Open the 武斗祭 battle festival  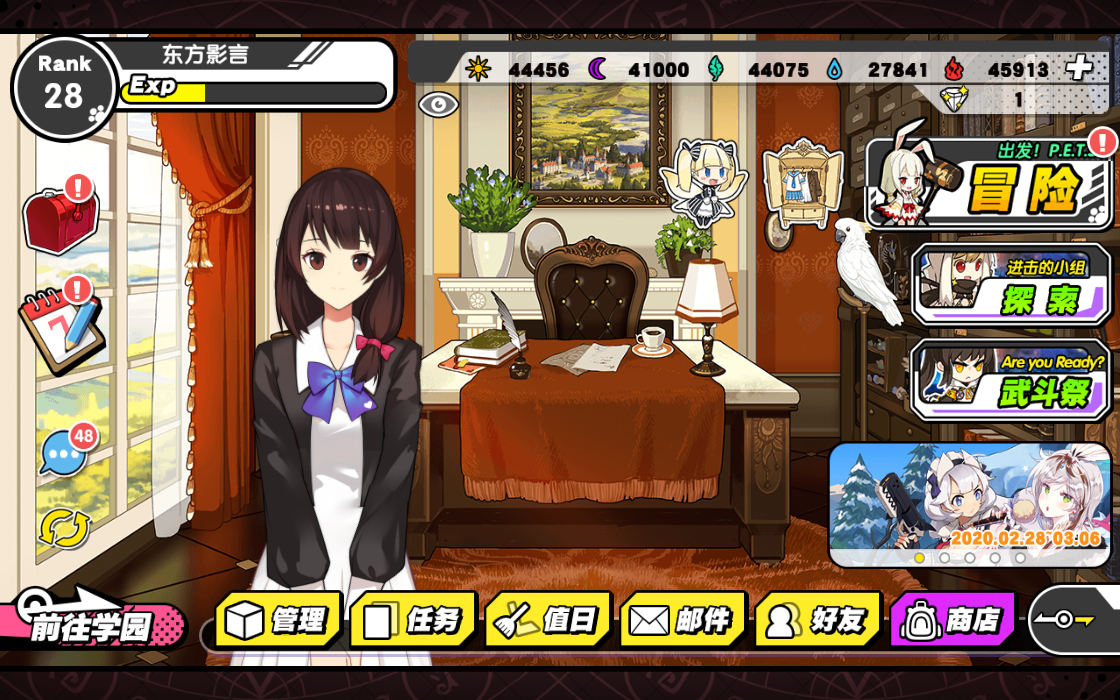(1012, 380)
